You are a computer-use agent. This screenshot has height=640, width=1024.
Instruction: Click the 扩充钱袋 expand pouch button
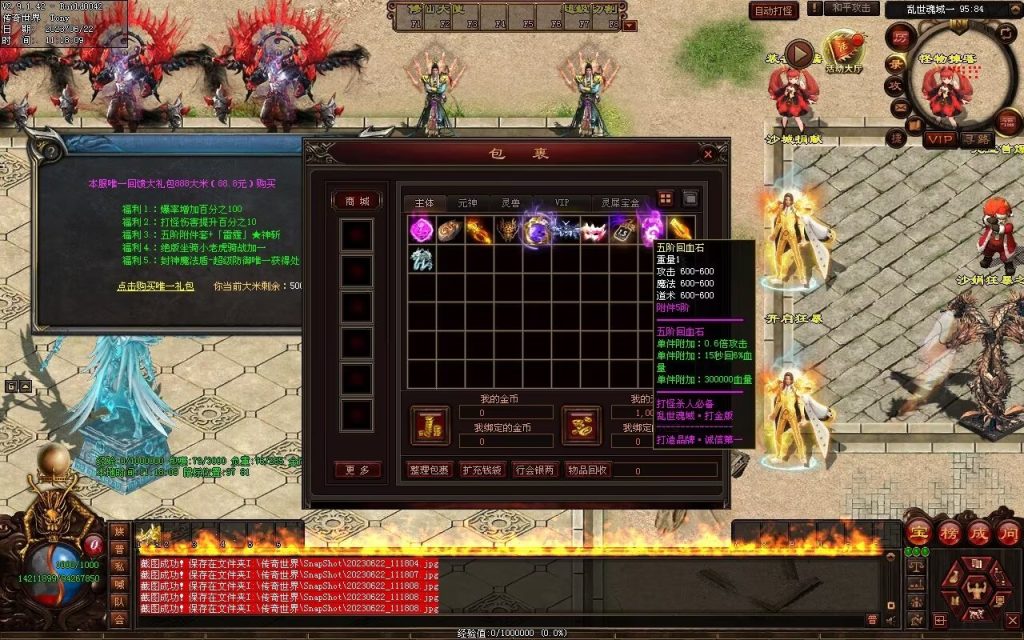coord(482,469)
